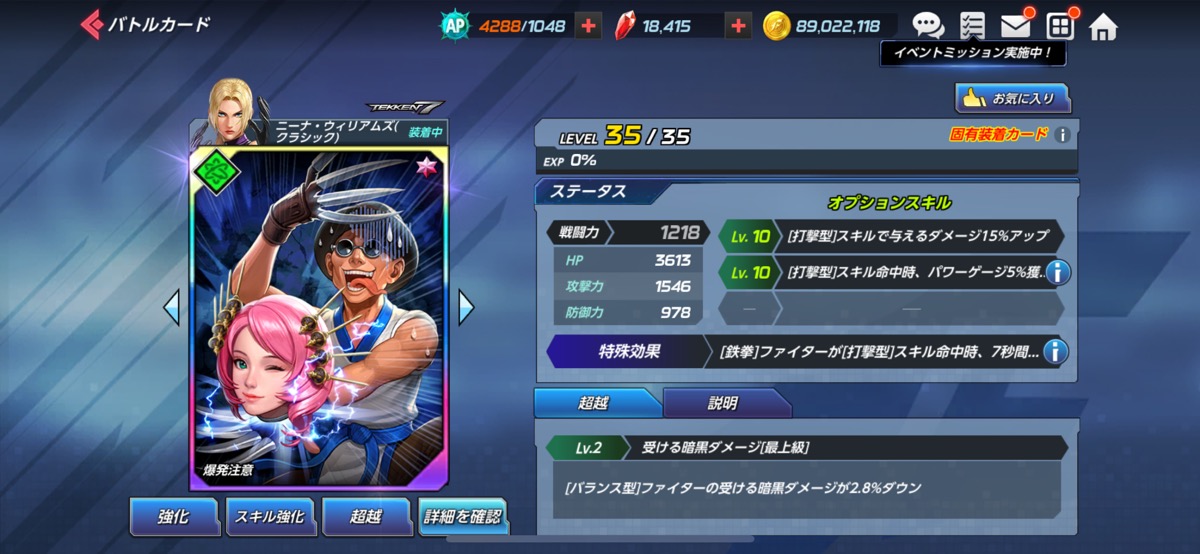Image resolution: width=1200 pixels, height=554 pixels.
Task: Go back from the バトルカード screen
Action: [x=92, y=25]
